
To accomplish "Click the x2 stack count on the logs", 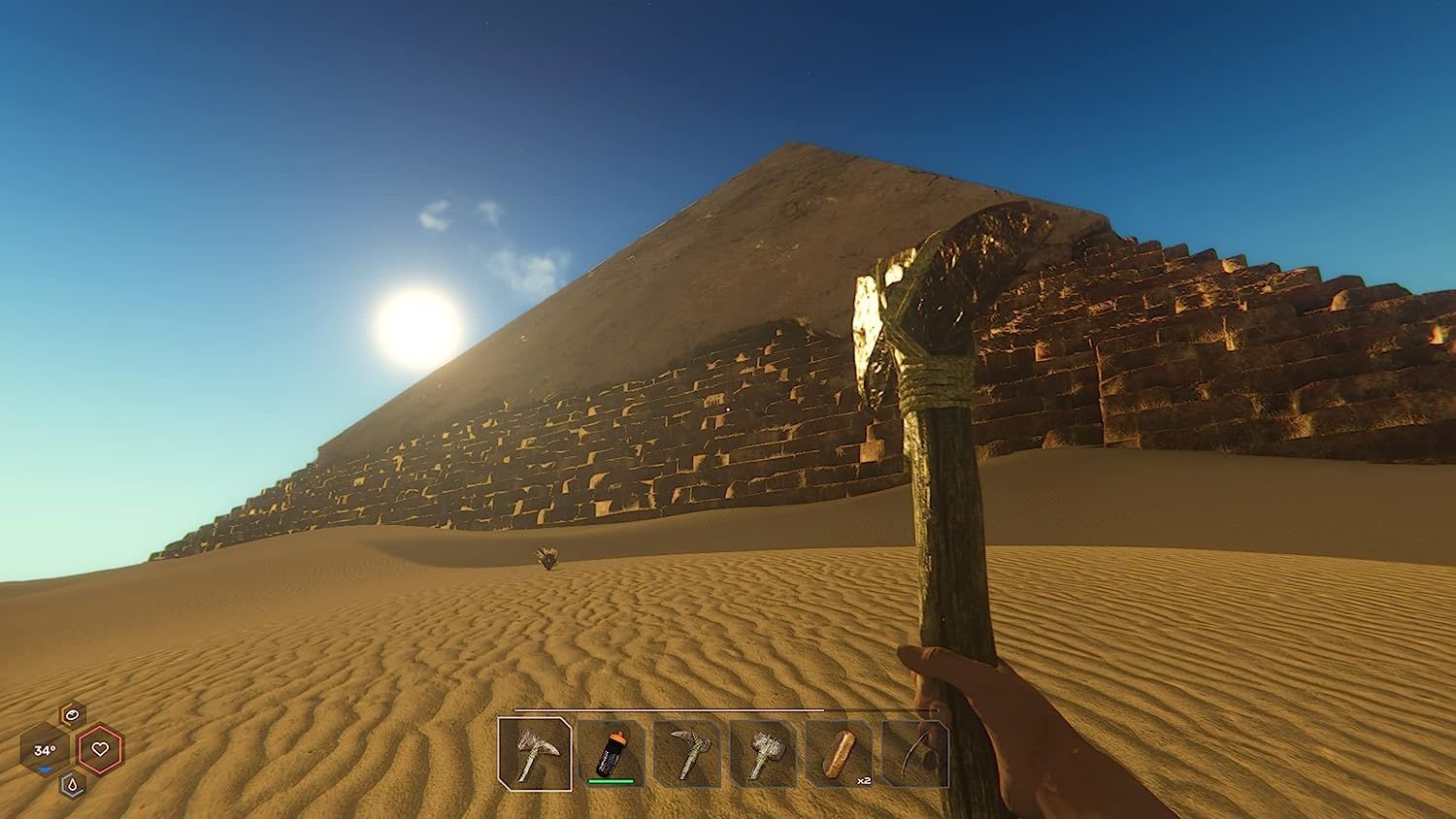I will 863,780.
